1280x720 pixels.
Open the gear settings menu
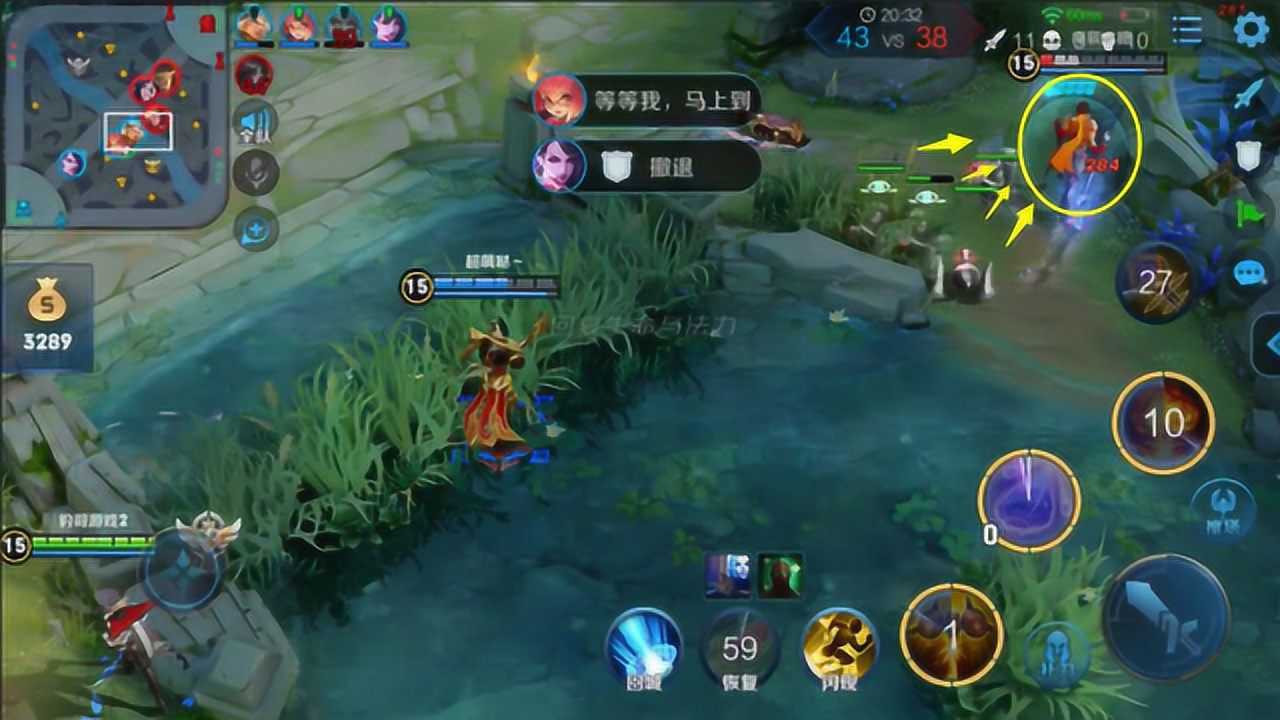click(1250, 30)
